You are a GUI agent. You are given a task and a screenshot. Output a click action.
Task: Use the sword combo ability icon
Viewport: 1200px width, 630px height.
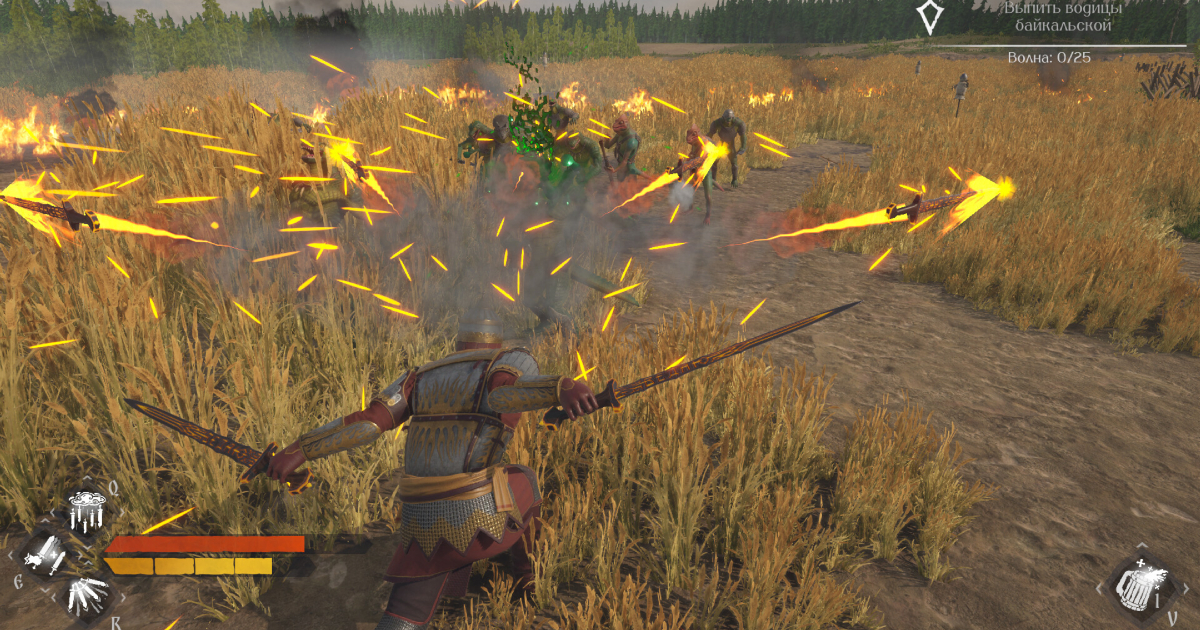pyautogui.click(x=45, y=555)
